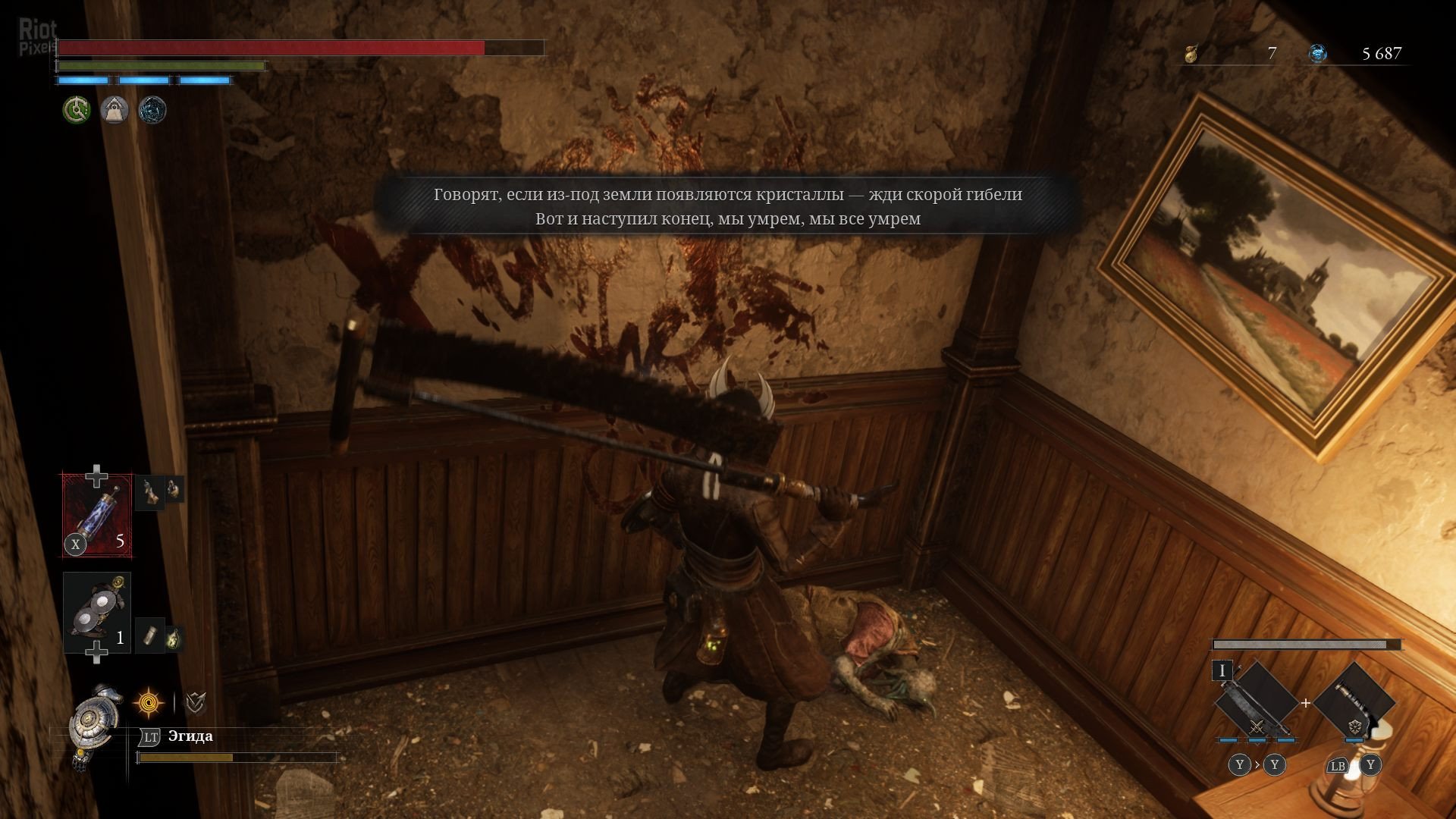Select the twin-disc throwable item slot
The image size is (1456, 819).
click(x=97, y=612)
